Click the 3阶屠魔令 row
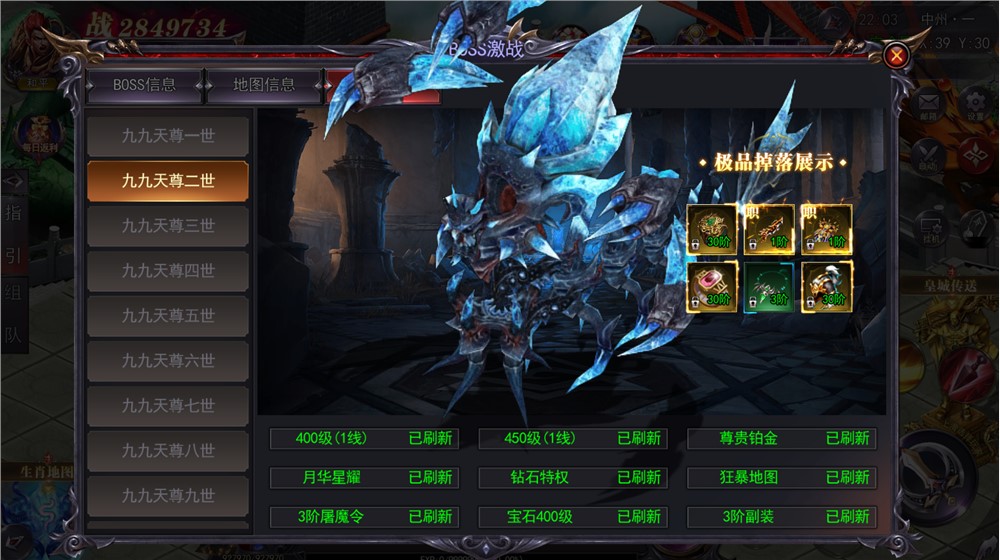Viewport: 1000px width, 560px height. coord(364,517)
